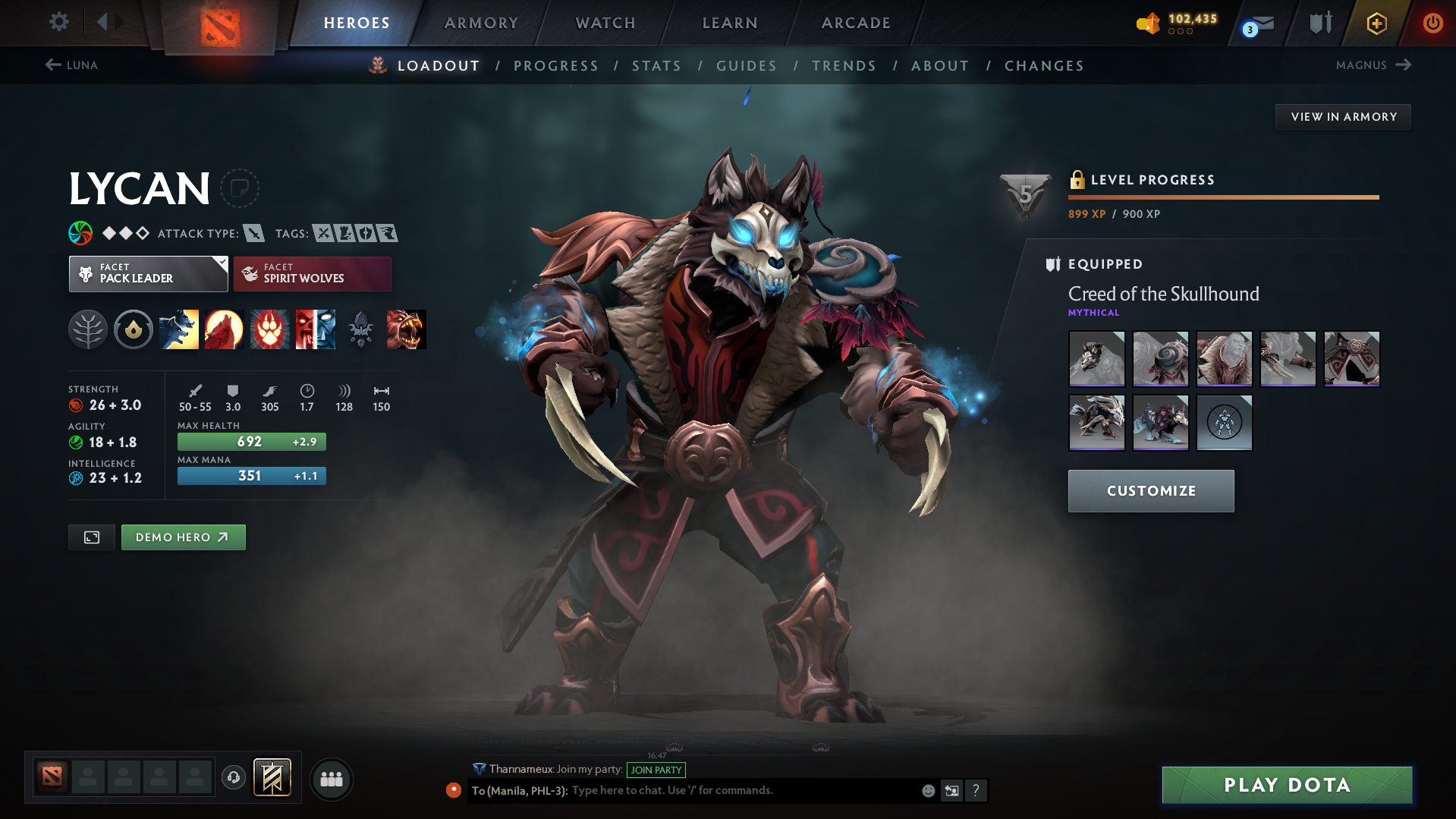The image size is (1456, 819).
Task: Select the Summon Wolves ability icon
Action: [179, 329]
